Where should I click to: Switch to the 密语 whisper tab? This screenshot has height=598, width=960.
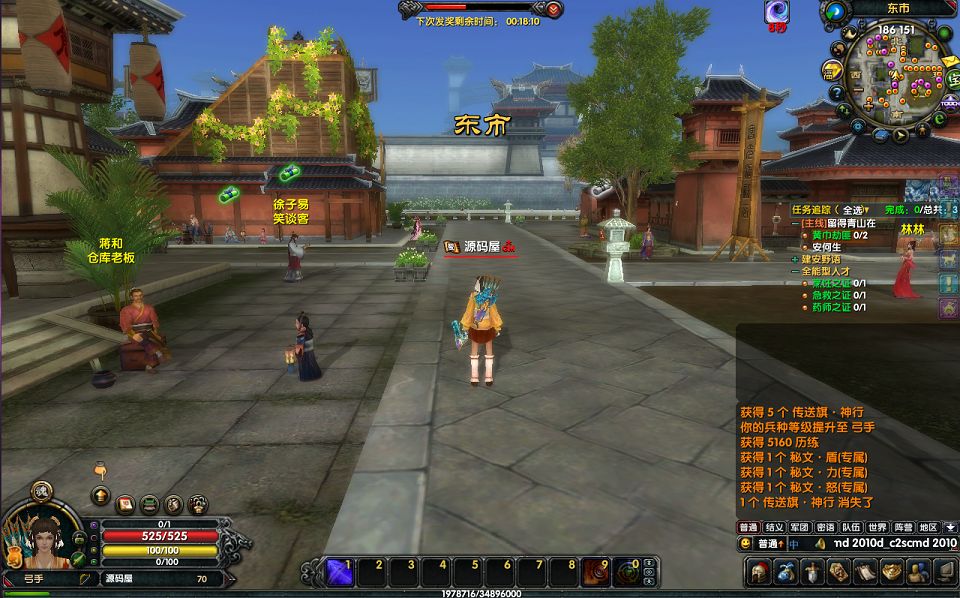pyautogui.click(x=825, y=527)
